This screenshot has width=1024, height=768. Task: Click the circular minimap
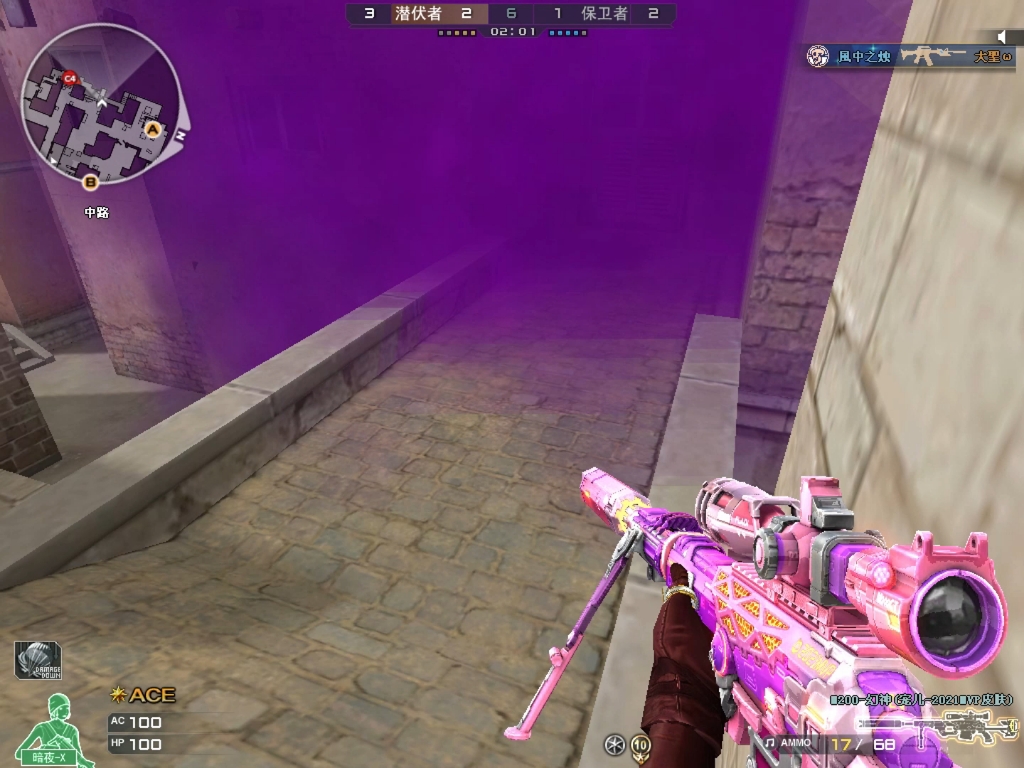(101, 105)
